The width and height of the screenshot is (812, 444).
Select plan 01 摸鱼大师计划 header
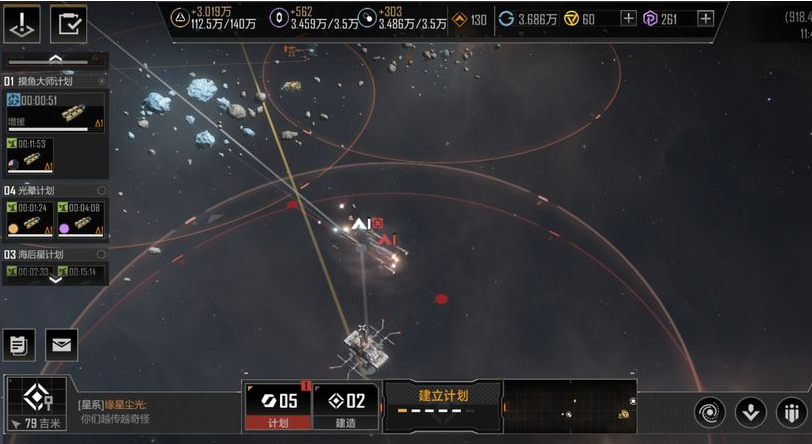pos(55,81)
